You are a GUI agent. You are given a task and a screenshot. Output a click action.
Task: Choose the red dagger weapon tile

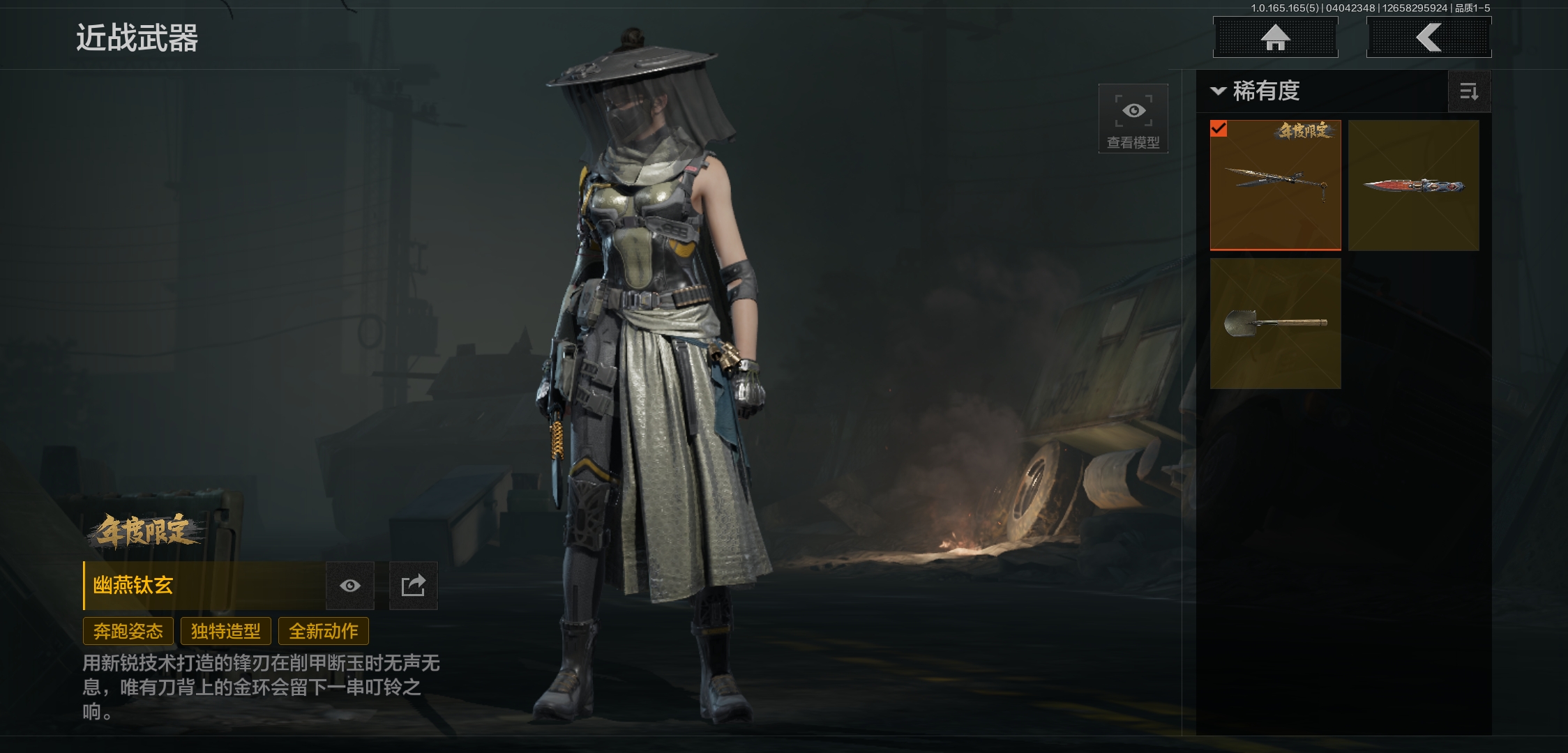tap(1413, 185)
